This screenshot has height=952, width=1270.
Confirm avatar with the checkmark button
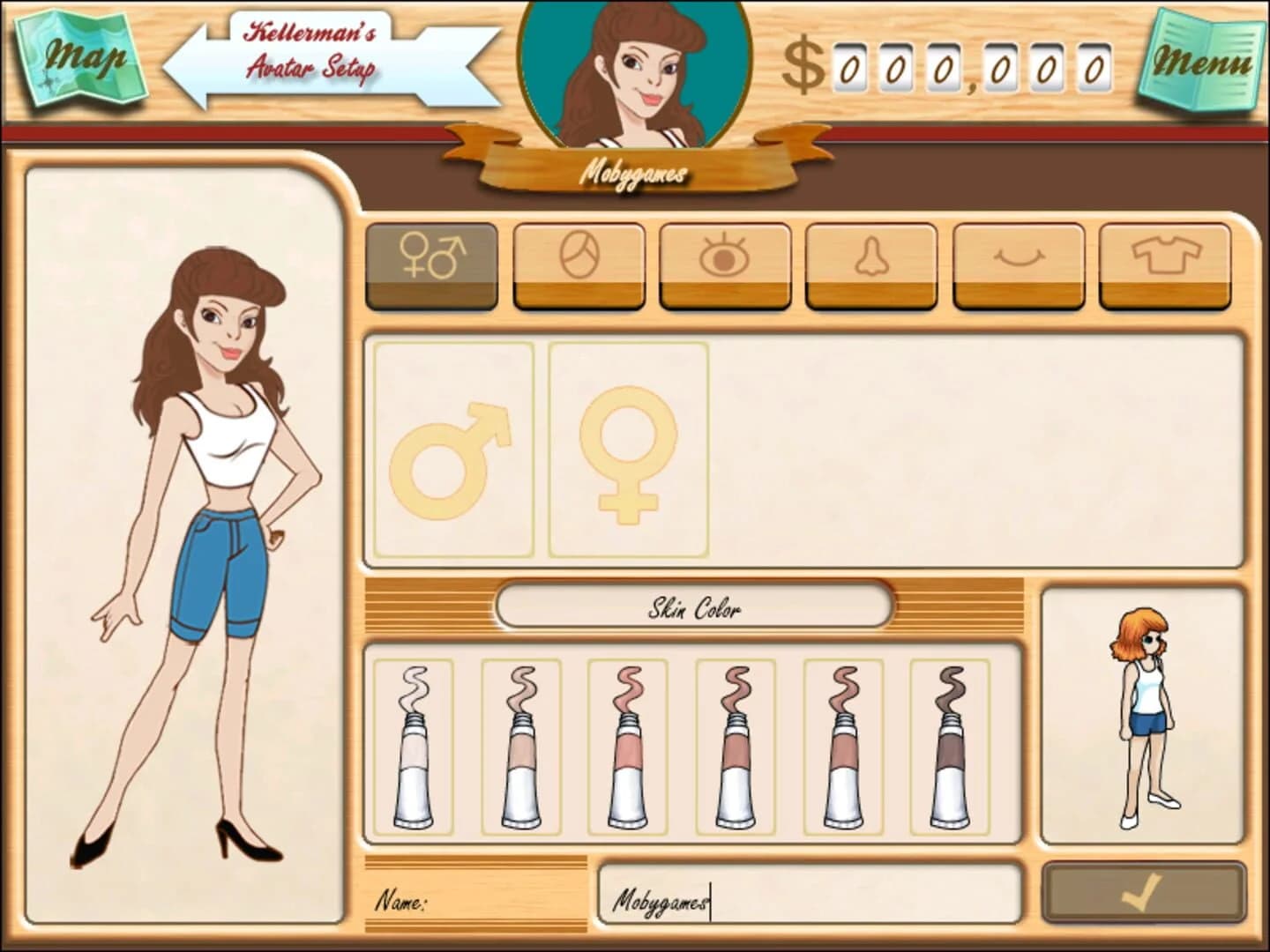click(1144, 894)
